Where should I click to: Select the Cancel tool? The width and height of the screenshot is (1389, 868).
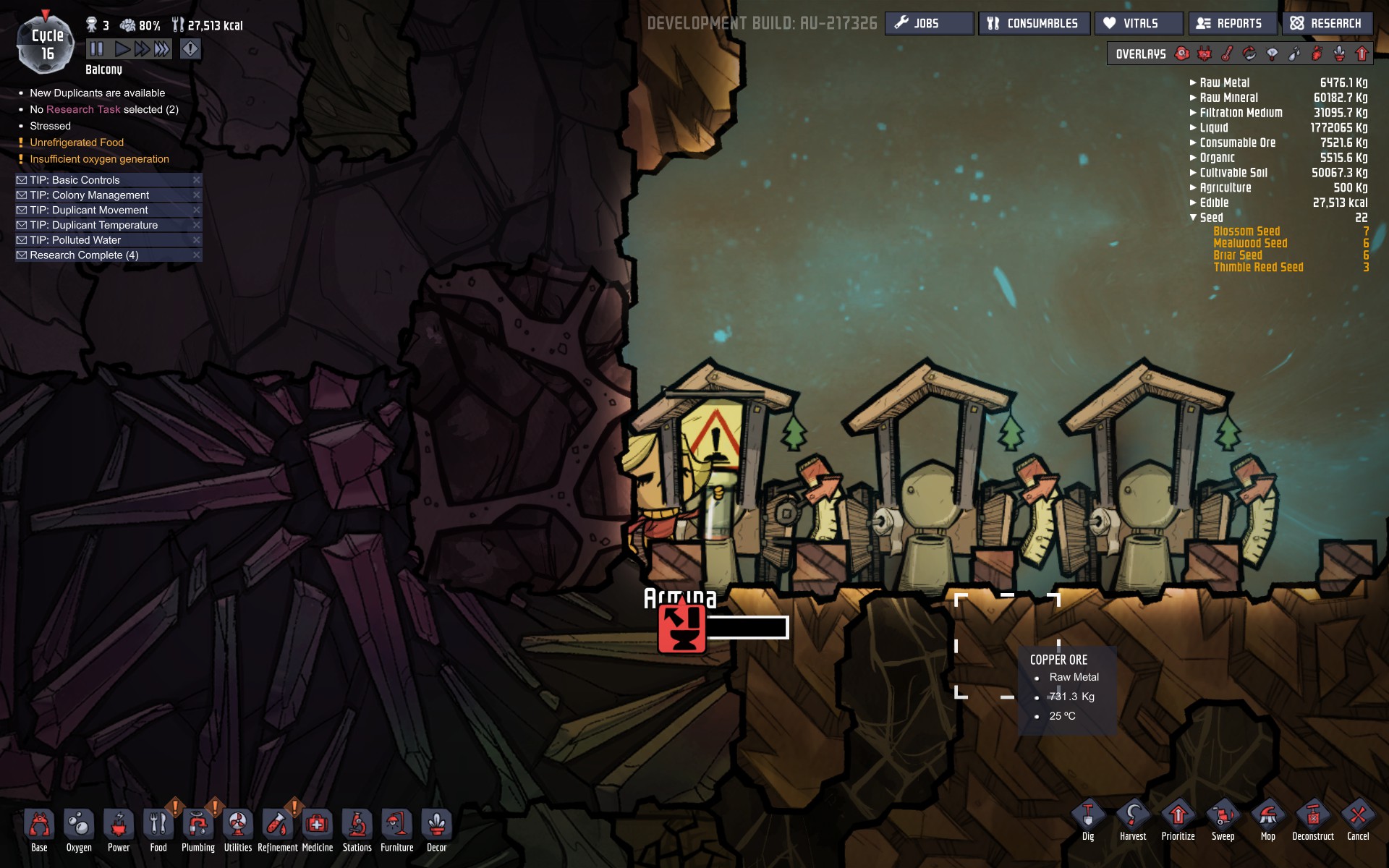pyautogui.click(x=1358, y=820)
